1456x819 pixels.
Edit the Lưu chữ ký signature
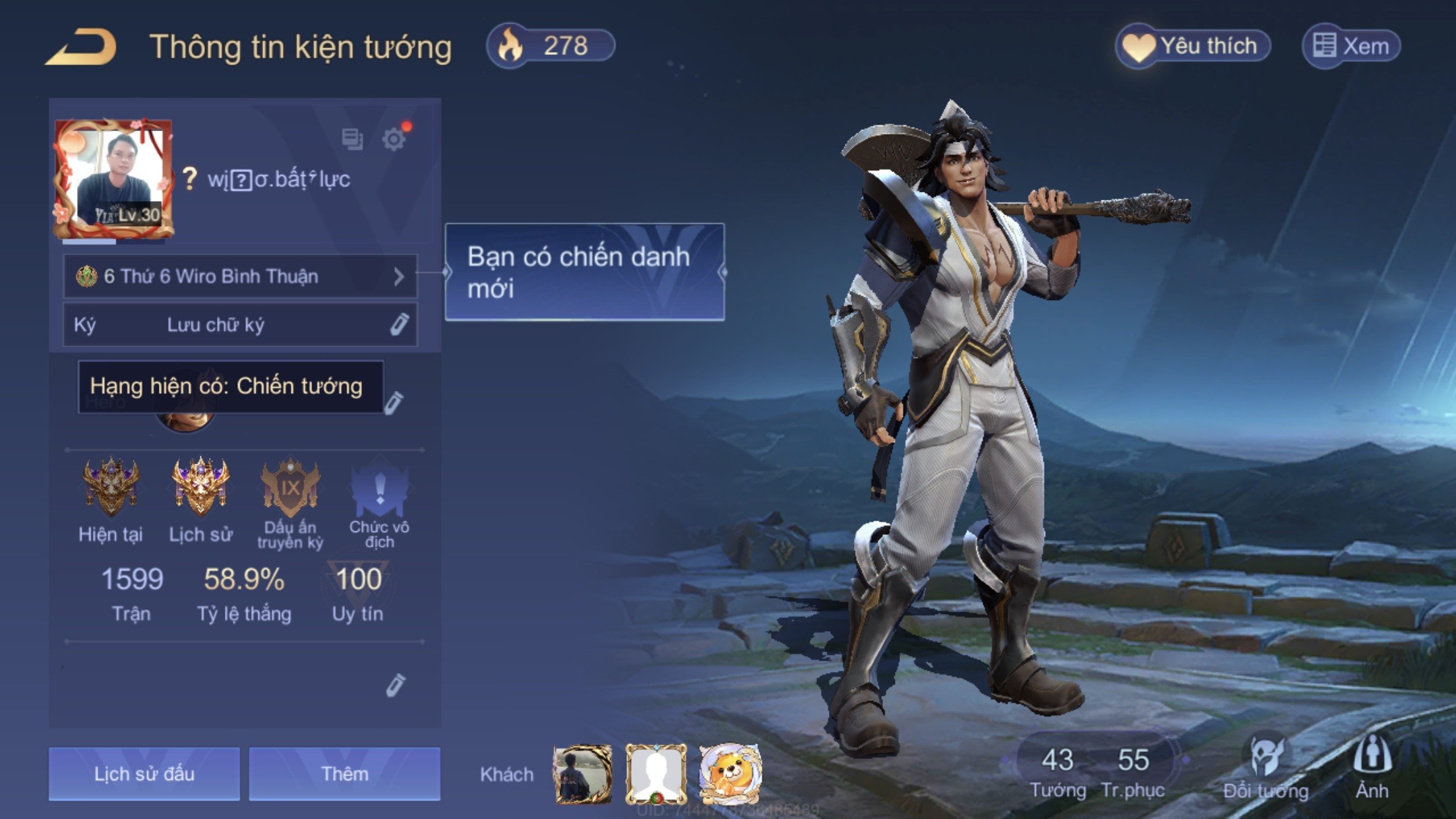click(398, 324)
